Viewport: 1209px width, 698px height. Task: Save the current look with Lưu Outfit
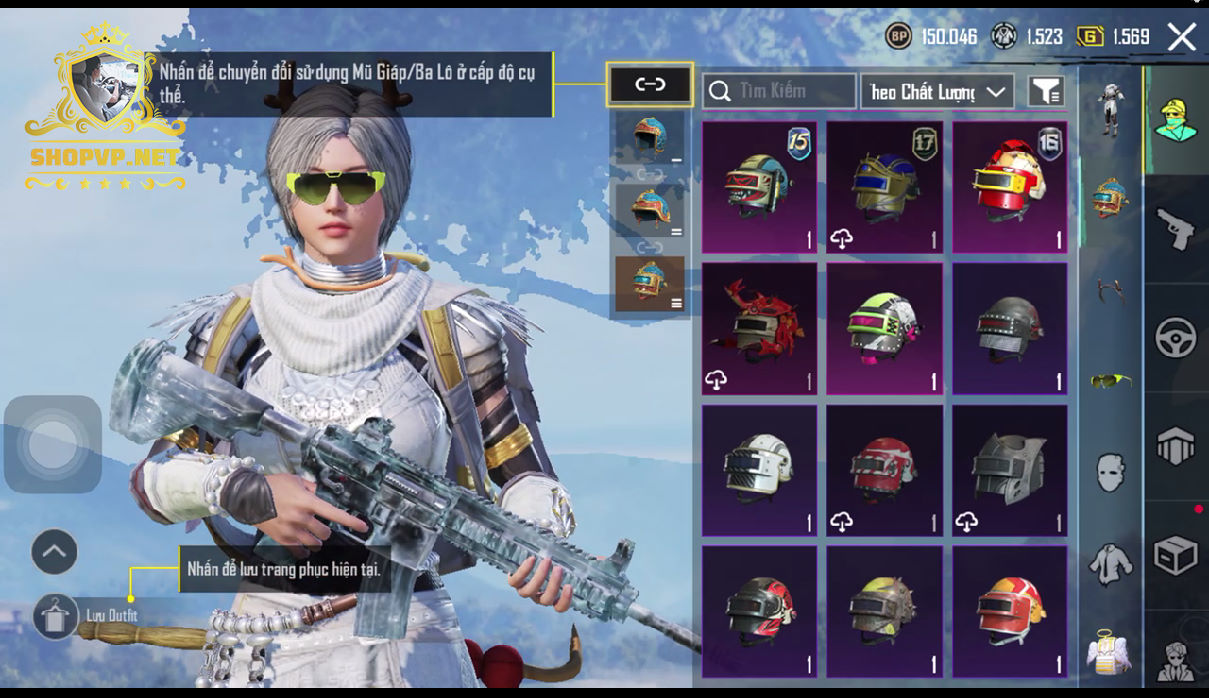pyautogui.click(x=56, y=615)
